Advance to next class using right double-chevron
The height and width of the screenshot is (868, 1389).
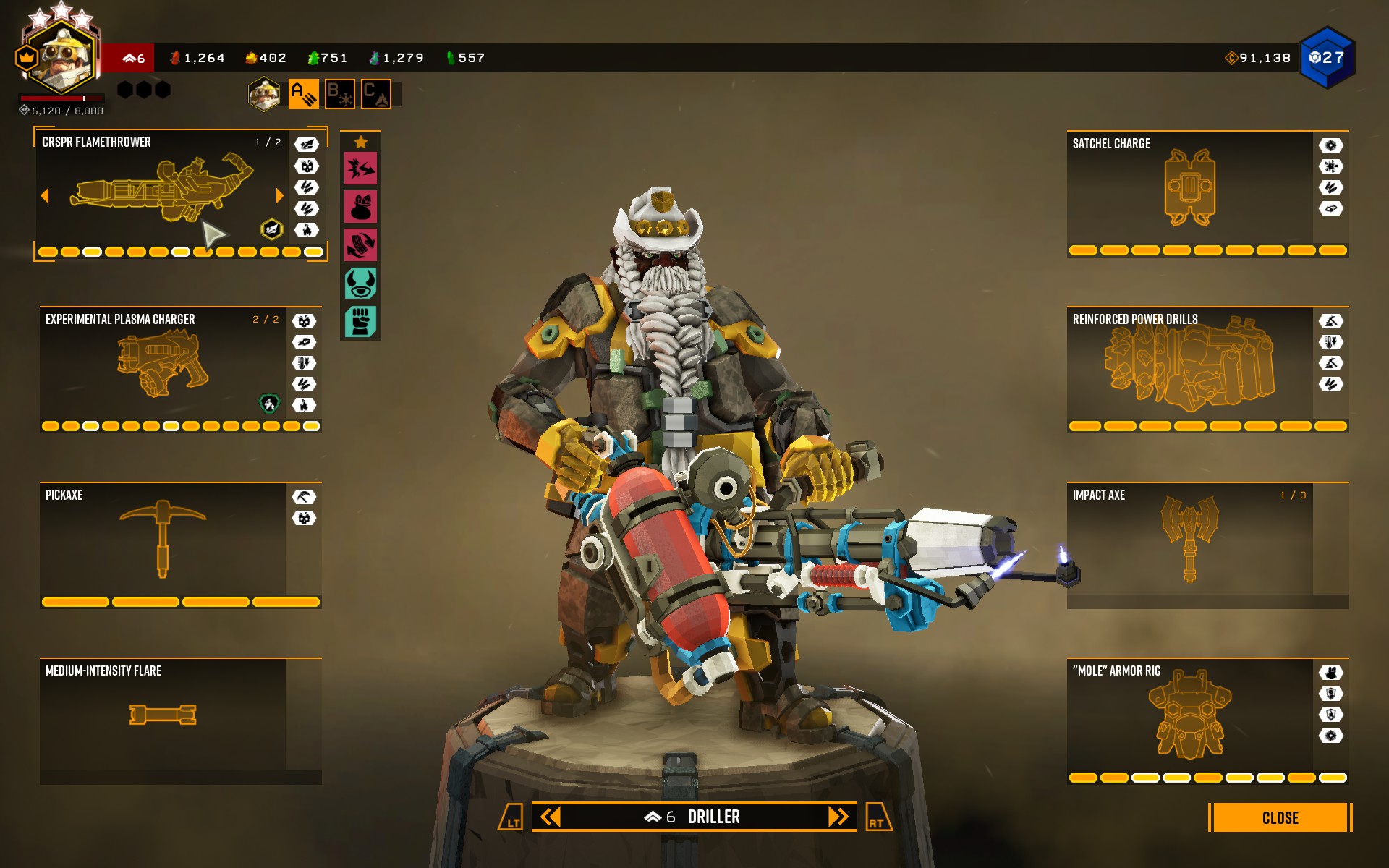coord(838,817)
